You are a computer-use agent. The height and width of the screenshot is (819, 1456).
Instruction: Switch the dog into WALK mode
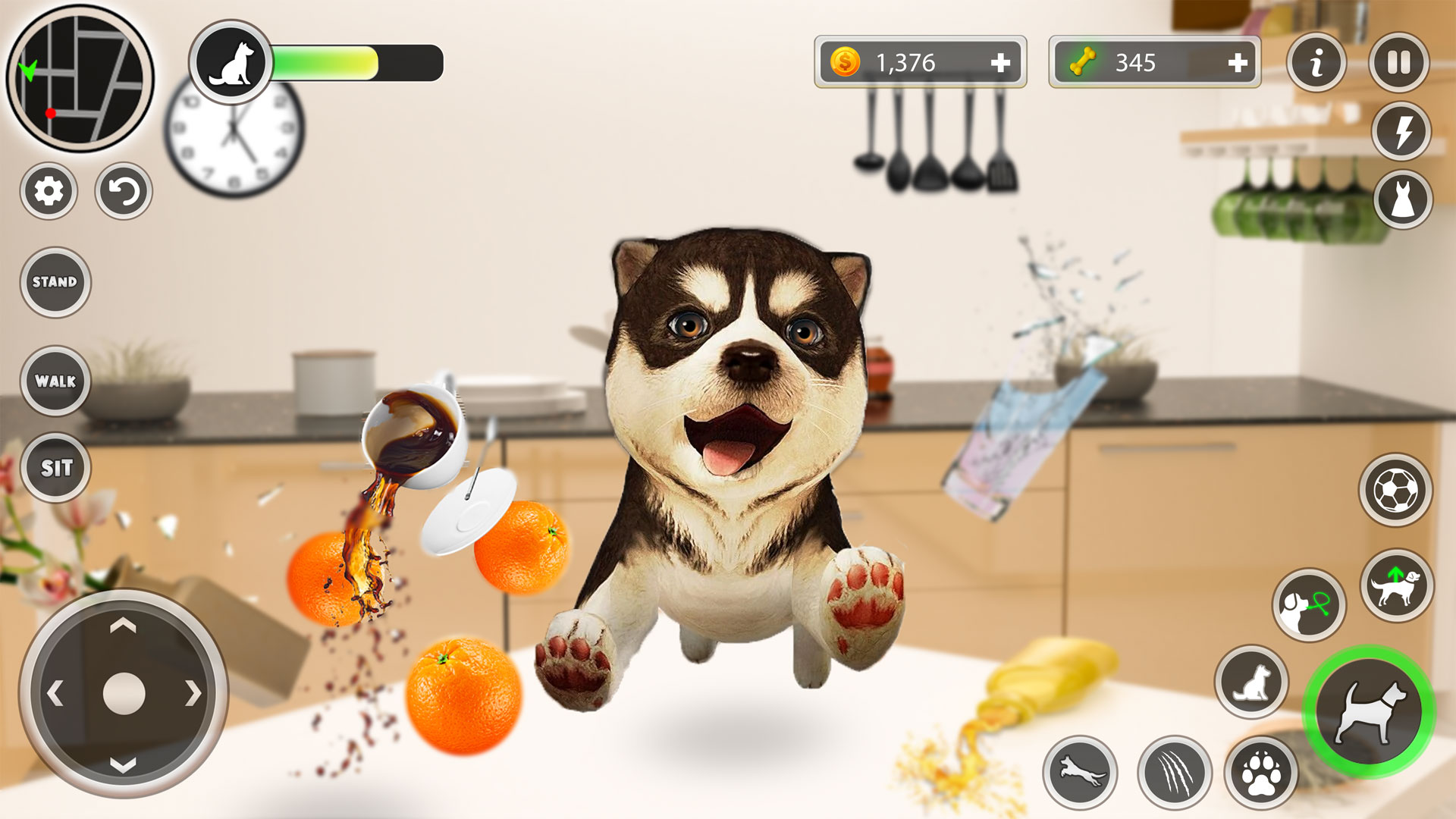pos(55,381)
